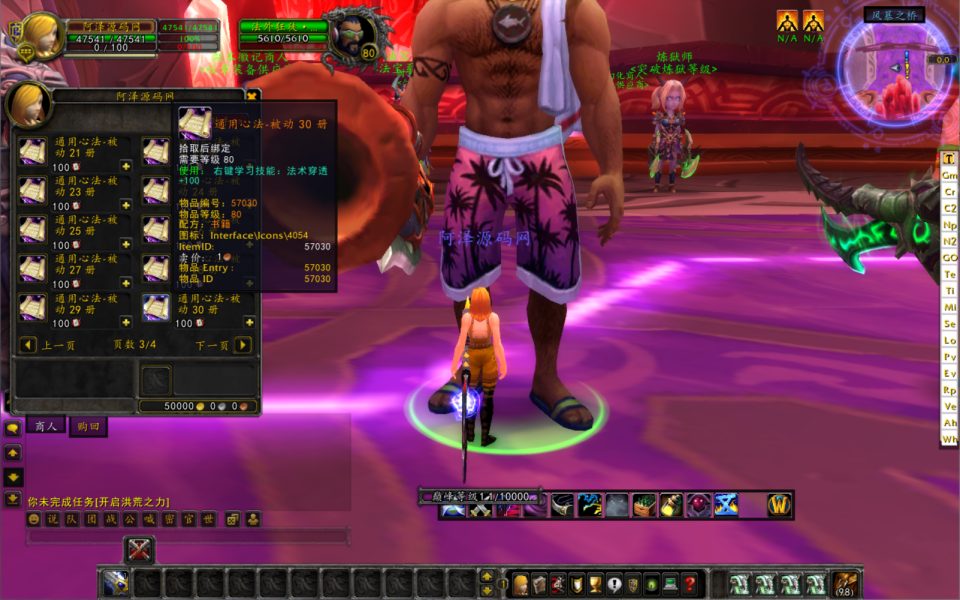
Task: Click the player portrait frame
Action: (x=40, y=35)
